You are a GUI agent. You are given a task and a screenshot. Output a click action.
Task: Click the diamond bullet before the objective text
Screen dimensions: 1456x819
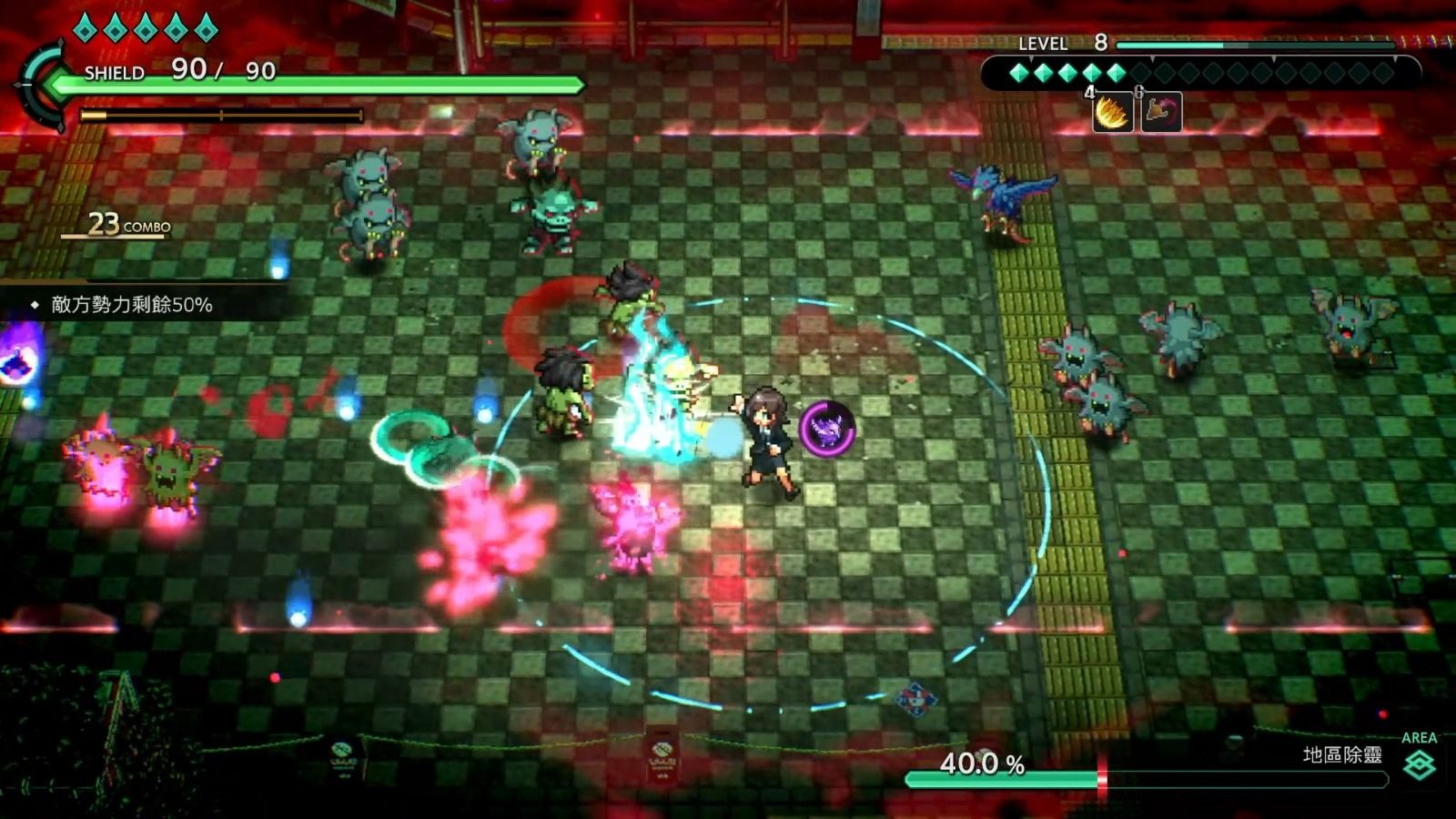[x=33, y=308]
